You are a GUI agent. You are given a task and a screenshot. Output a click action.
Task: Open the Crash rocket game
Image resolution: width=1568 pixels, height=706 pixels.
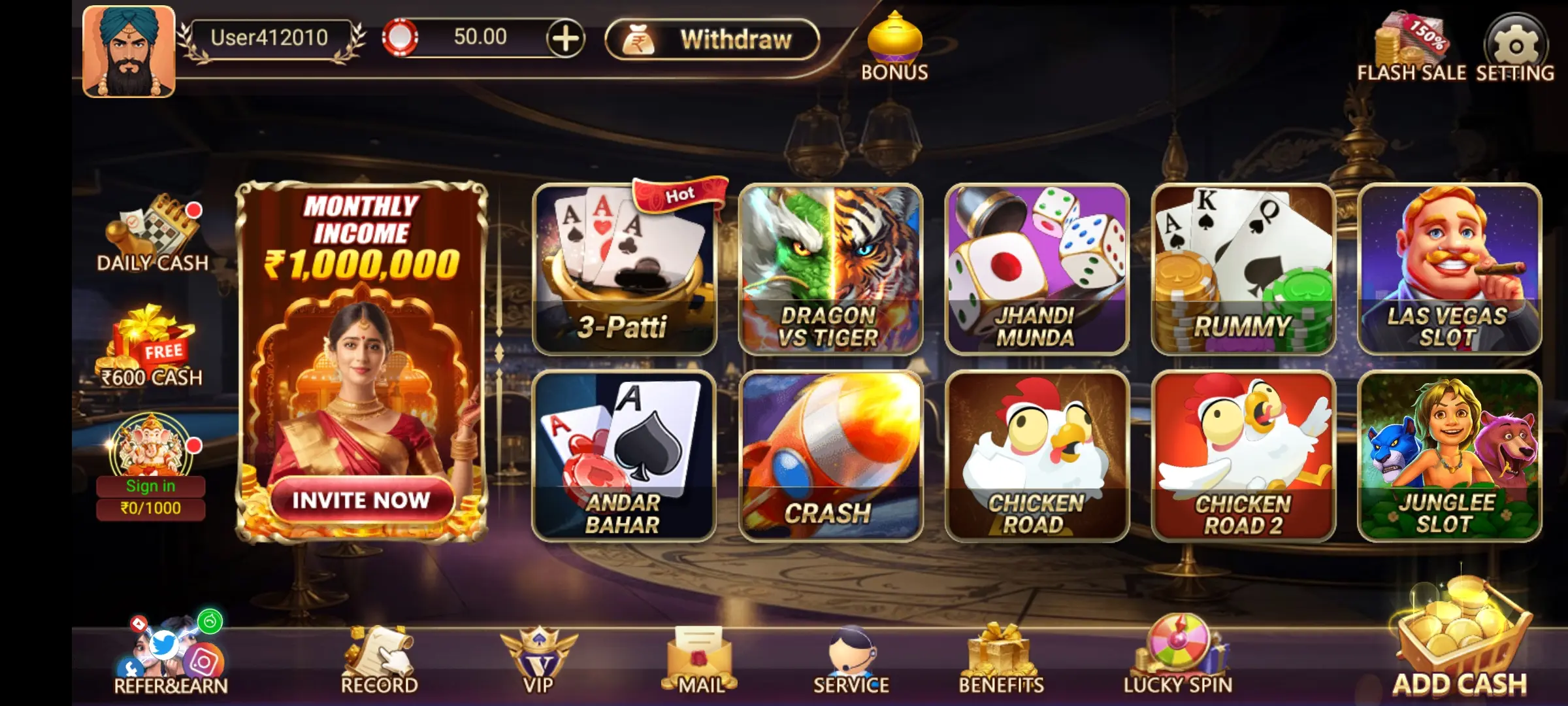[x=830, y=456]
